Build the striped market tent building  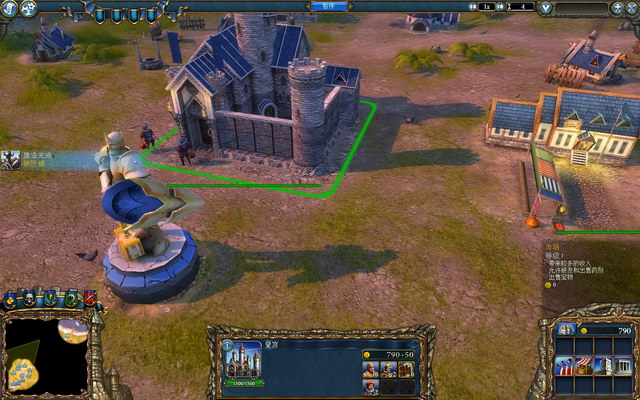(x=582, y=364)
